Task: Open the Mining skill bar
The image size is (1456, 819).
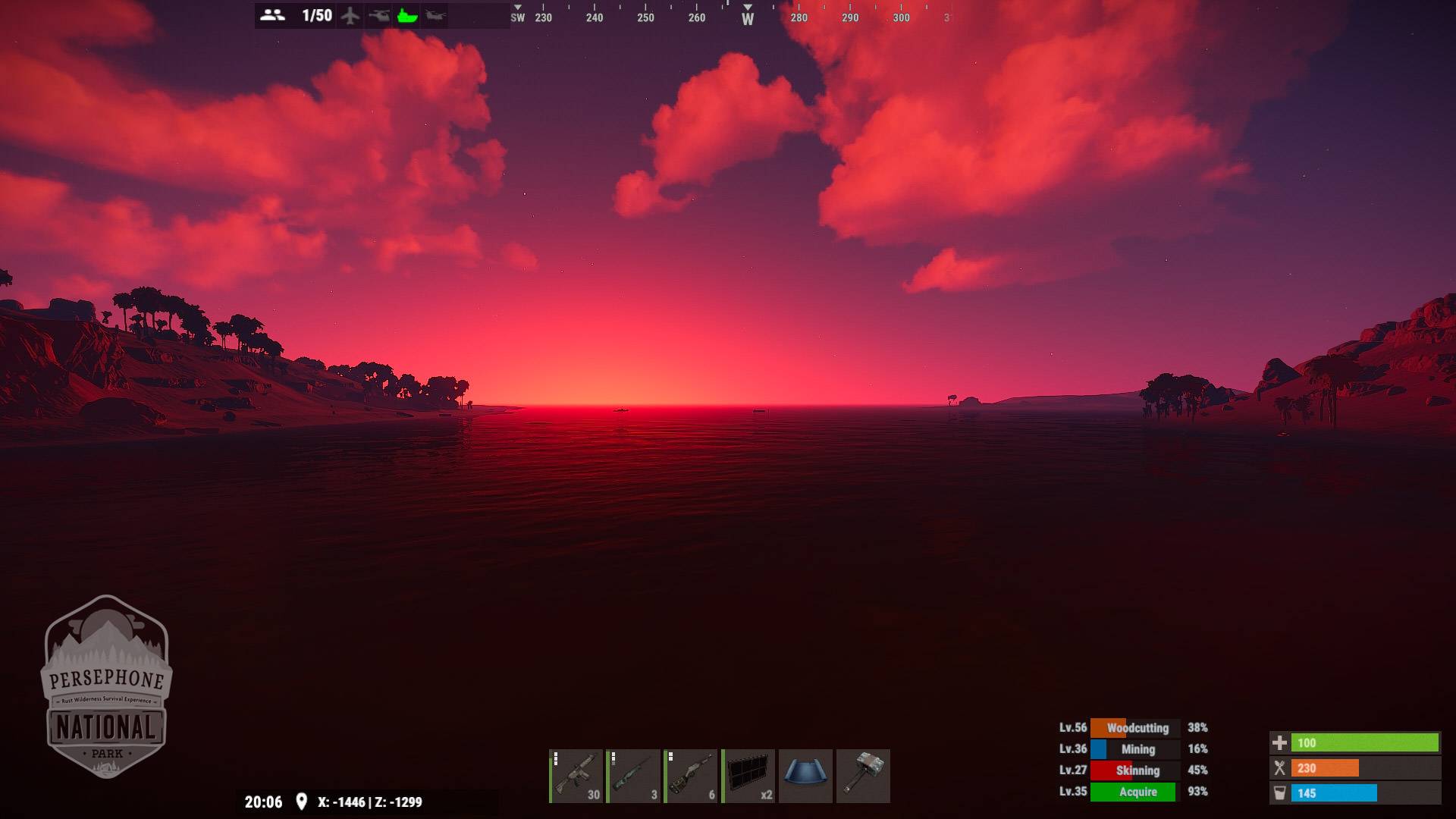Action: pos(1134,749)
